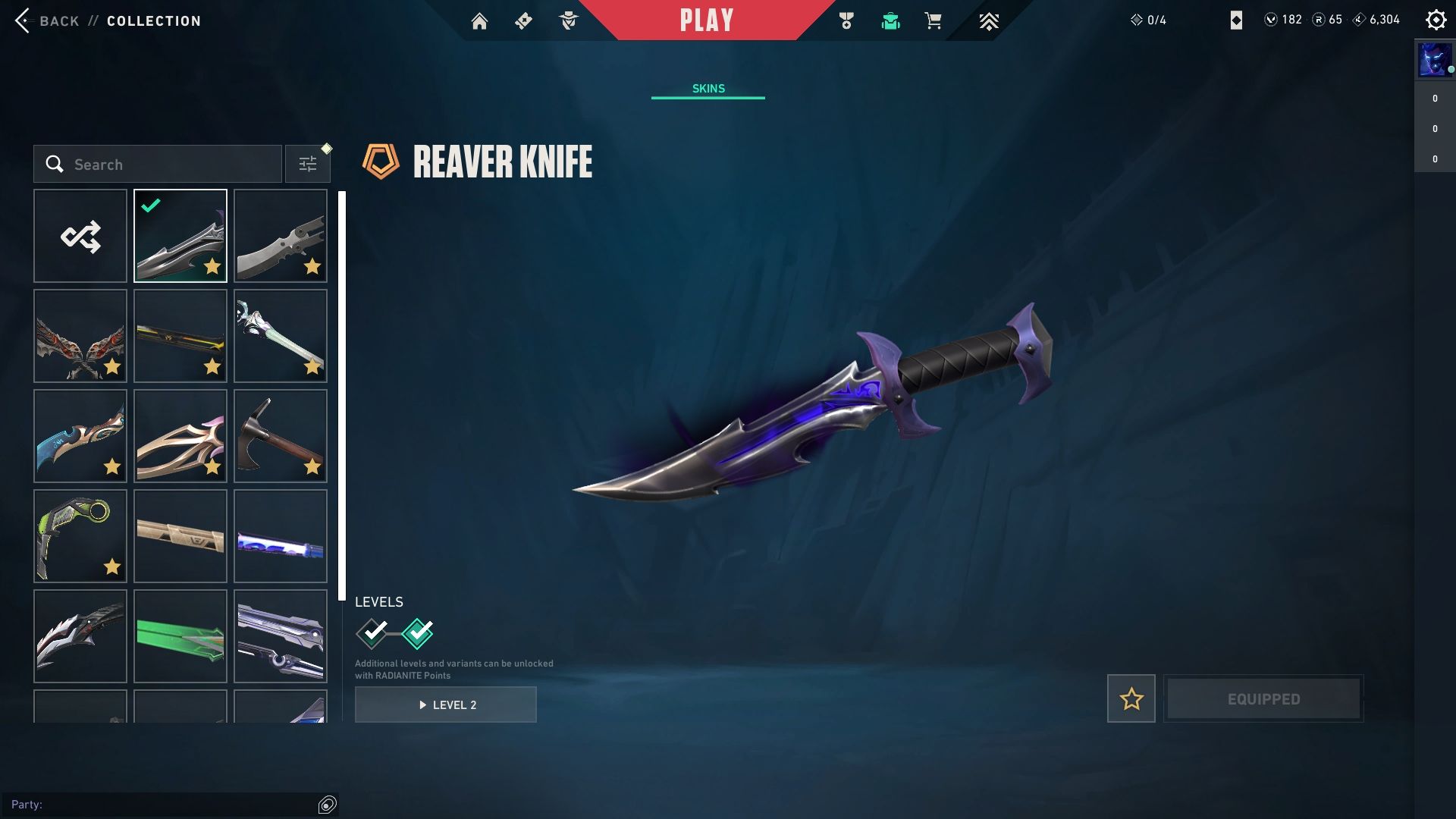Hit the red PLAY button
This screenshot has width=1456, height=819.
pos(706,20)
